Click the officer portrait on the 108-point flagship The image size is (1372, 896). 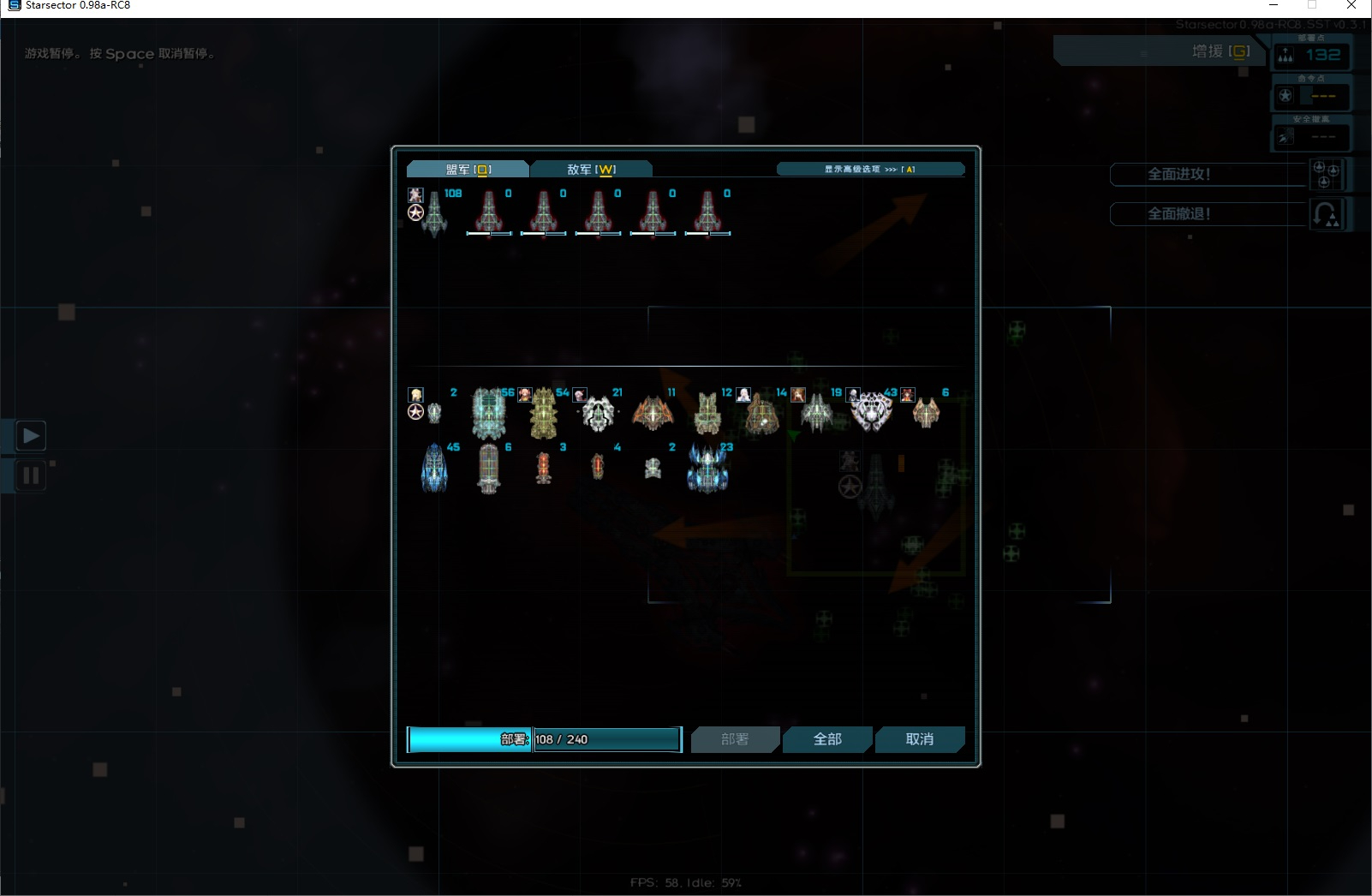tap(415, 196)
